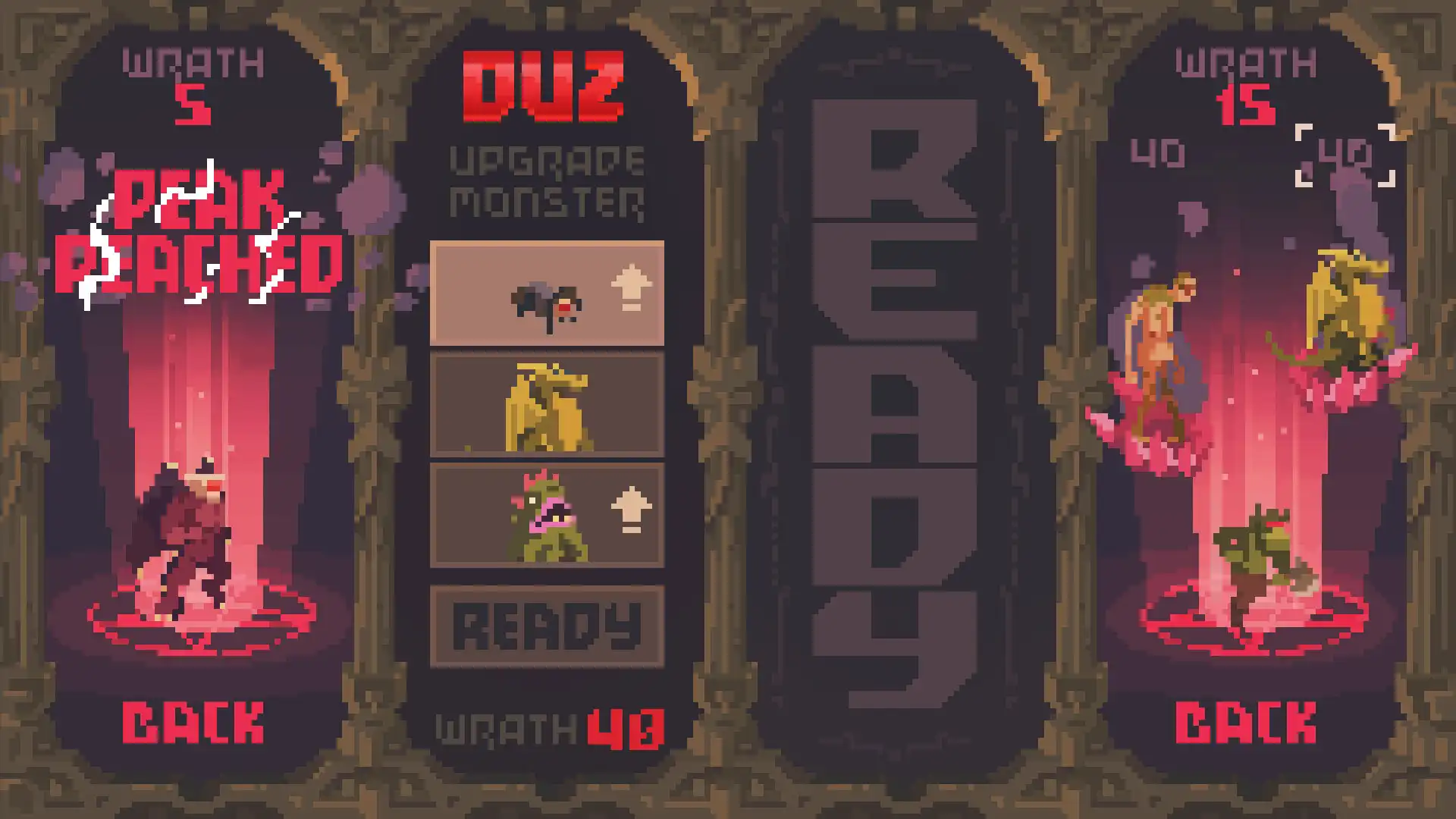Screen dimensions: 1456x819
Task: Select the yellow dragon in the DUZ panel
Action: (x=548, y=404)
